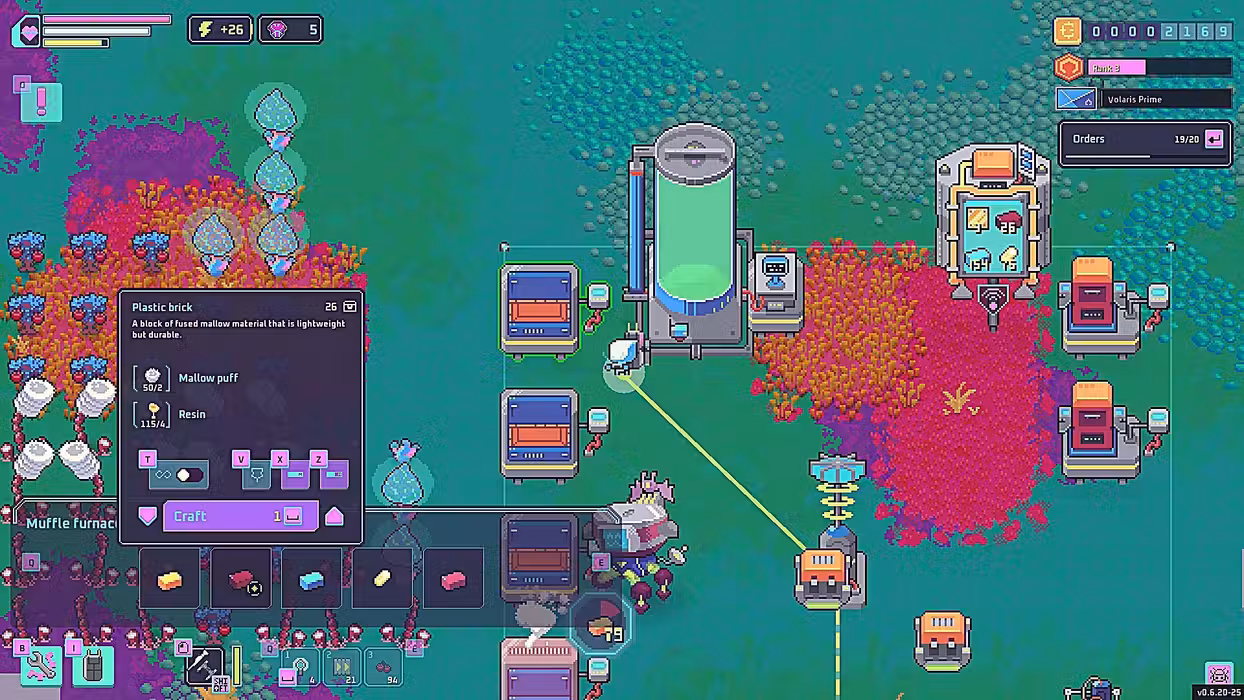The width and height of the screenshot is (1244, 700).
Task: Click the pink icon above the version number
Action: pyautogui.click(x=1218, y=672)
